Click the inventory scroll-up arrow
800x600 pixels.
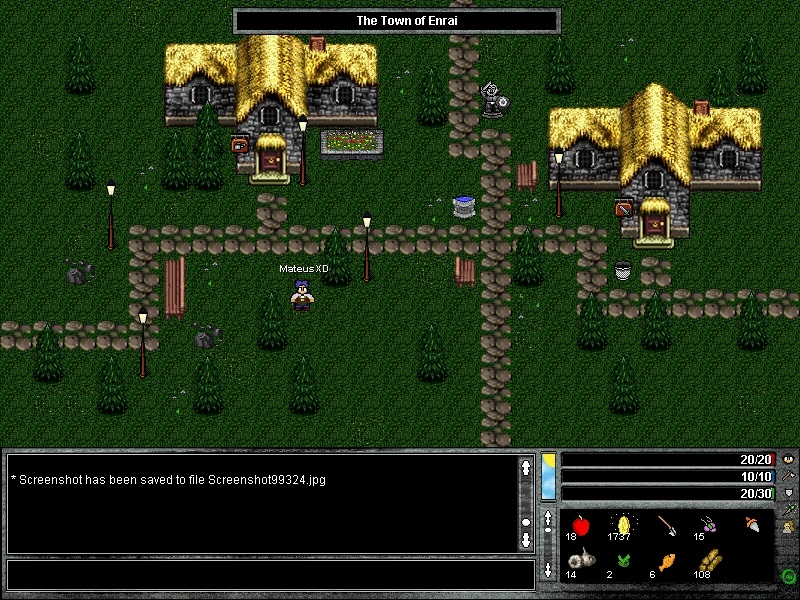pyautogui.click(x=548, y=520)
